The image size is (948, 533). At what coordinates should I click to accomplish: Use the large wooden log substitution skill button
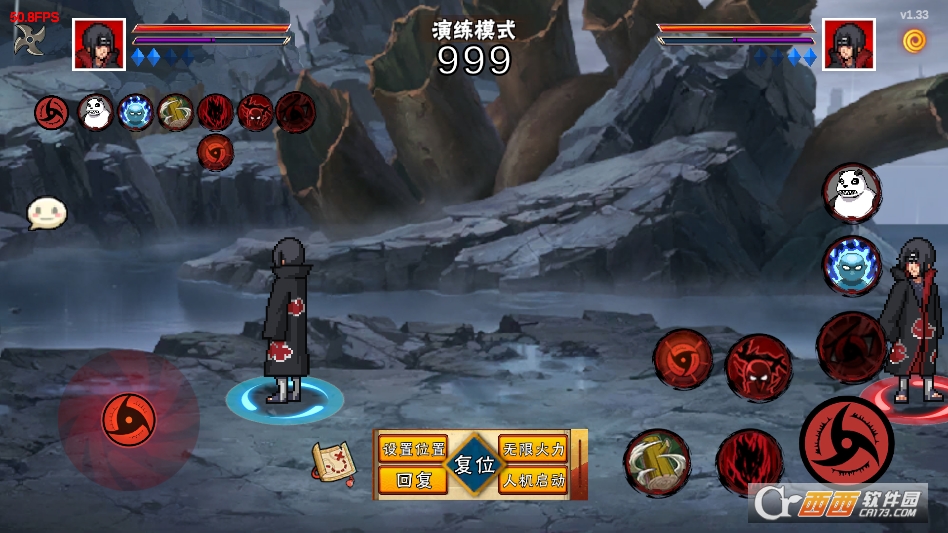pyautogui.click(x=657, y=462)
